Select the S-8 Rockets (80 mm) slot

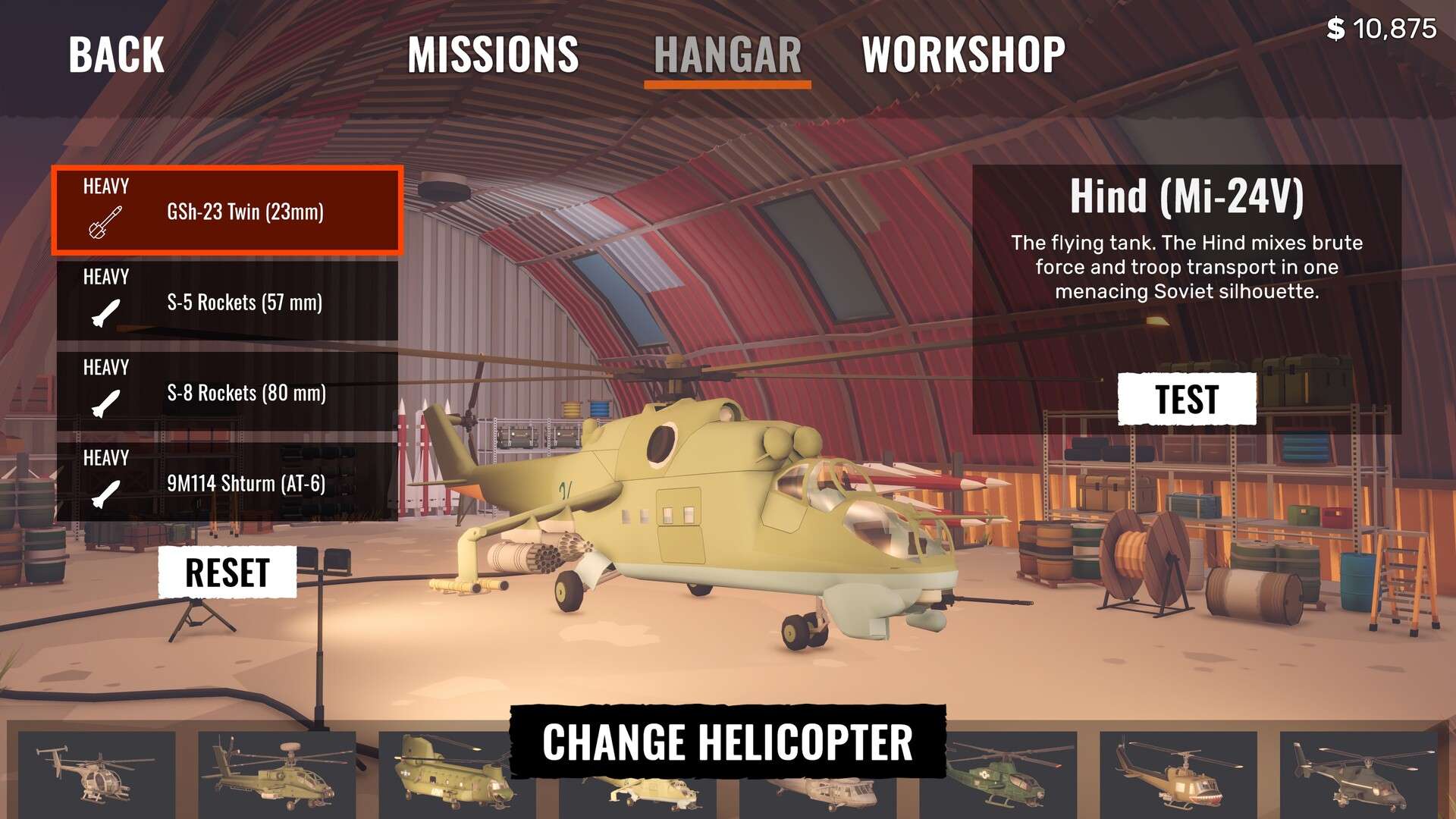[227, 392]
